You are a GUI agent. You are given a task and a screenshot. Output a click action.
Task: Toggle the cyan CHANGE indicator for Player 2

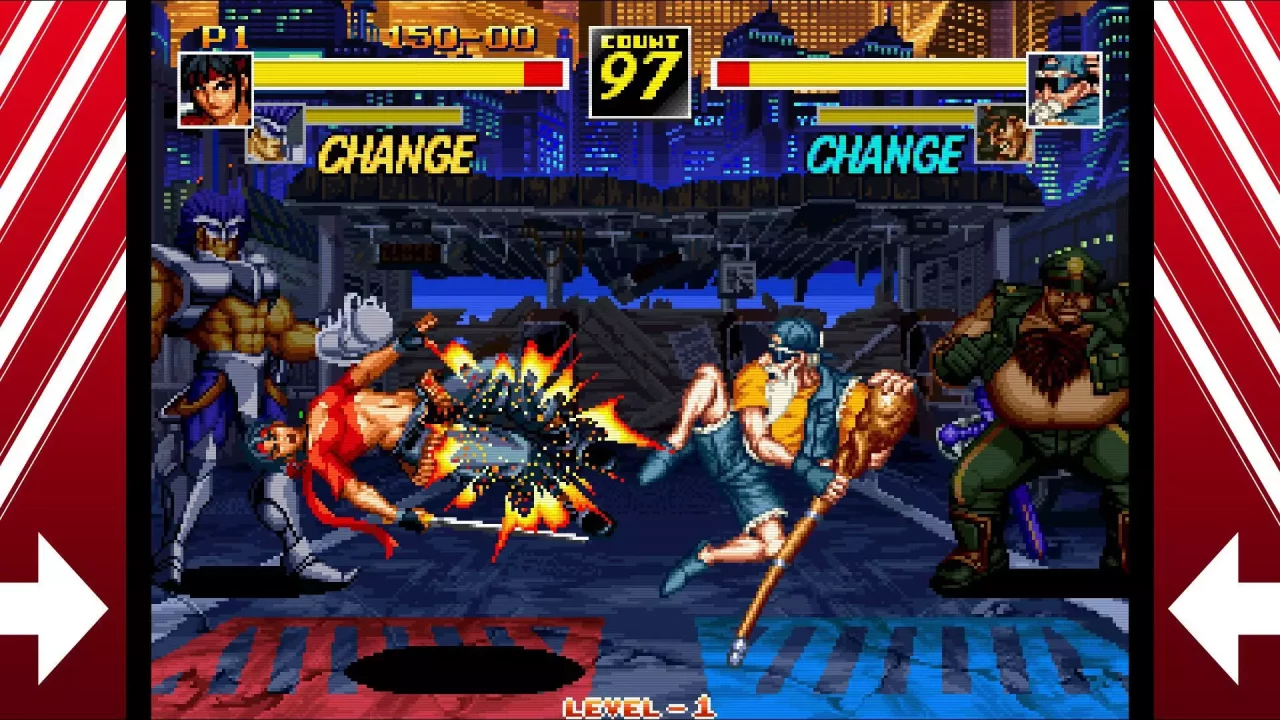[886, 154]
